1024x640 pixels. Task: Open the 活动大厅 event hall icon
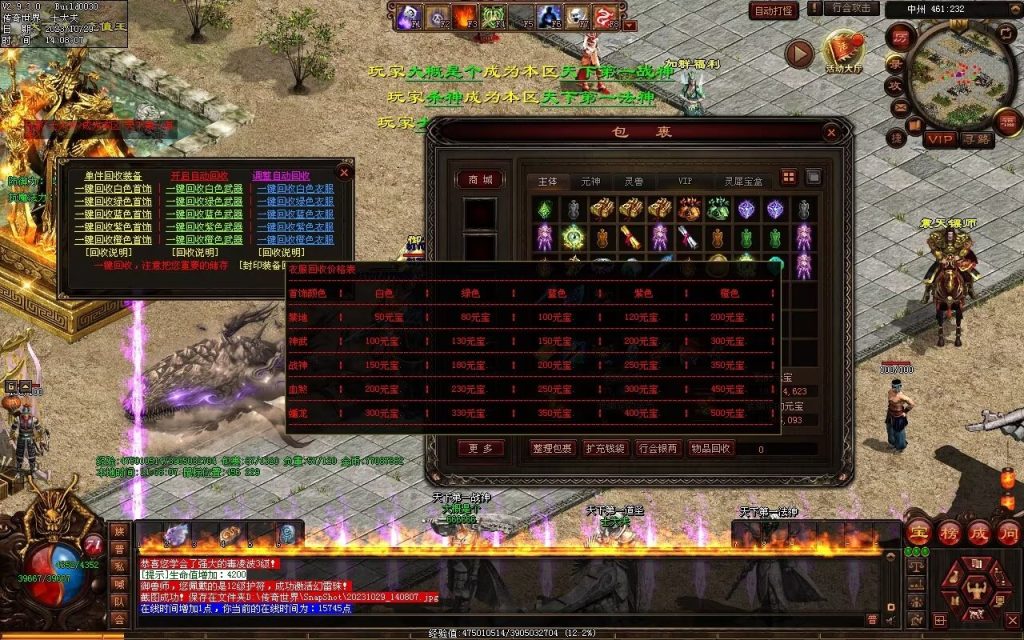point(841,50)
